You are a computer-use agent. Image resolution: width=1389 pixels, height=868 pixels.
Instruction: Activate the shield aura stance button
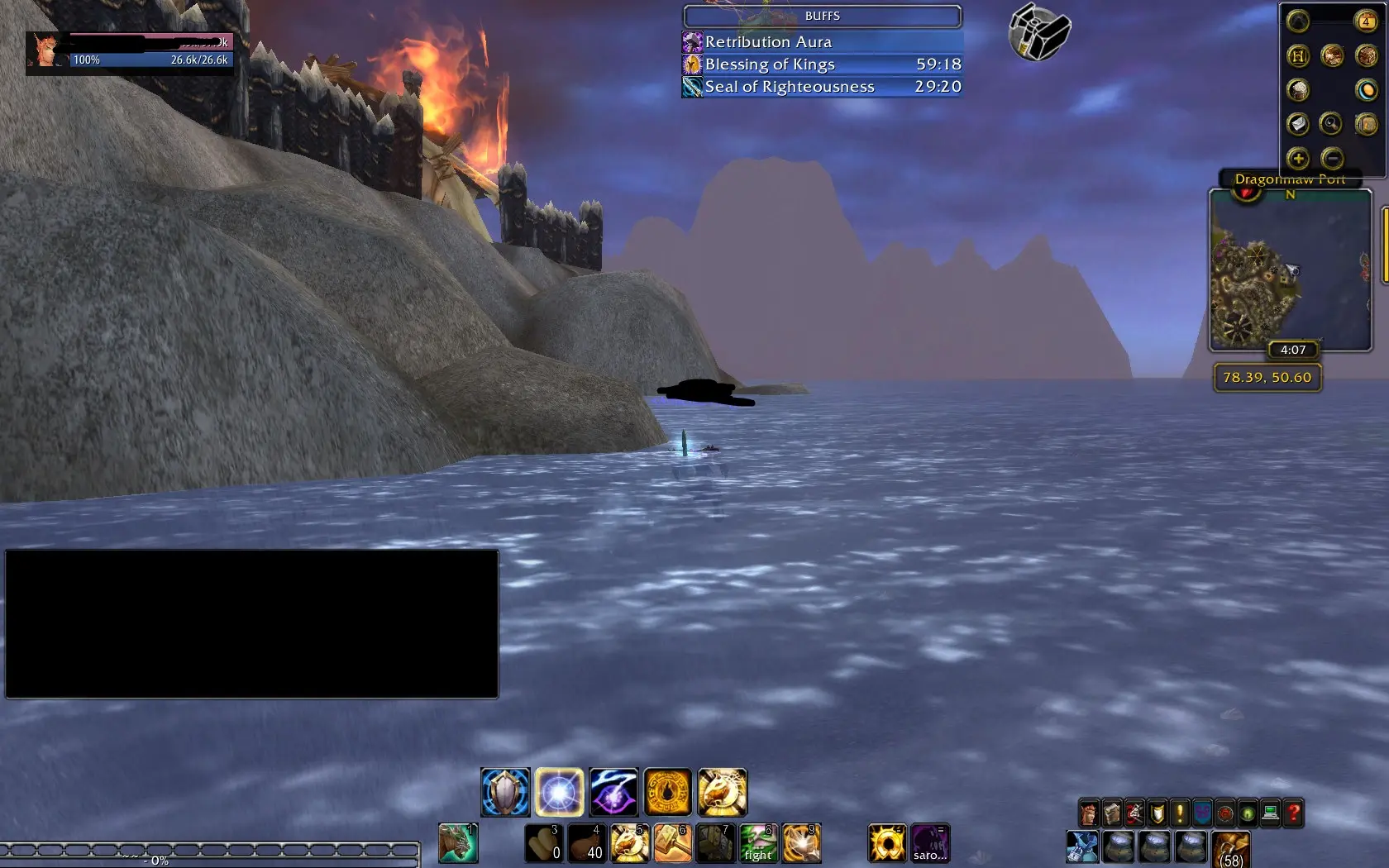505,792
